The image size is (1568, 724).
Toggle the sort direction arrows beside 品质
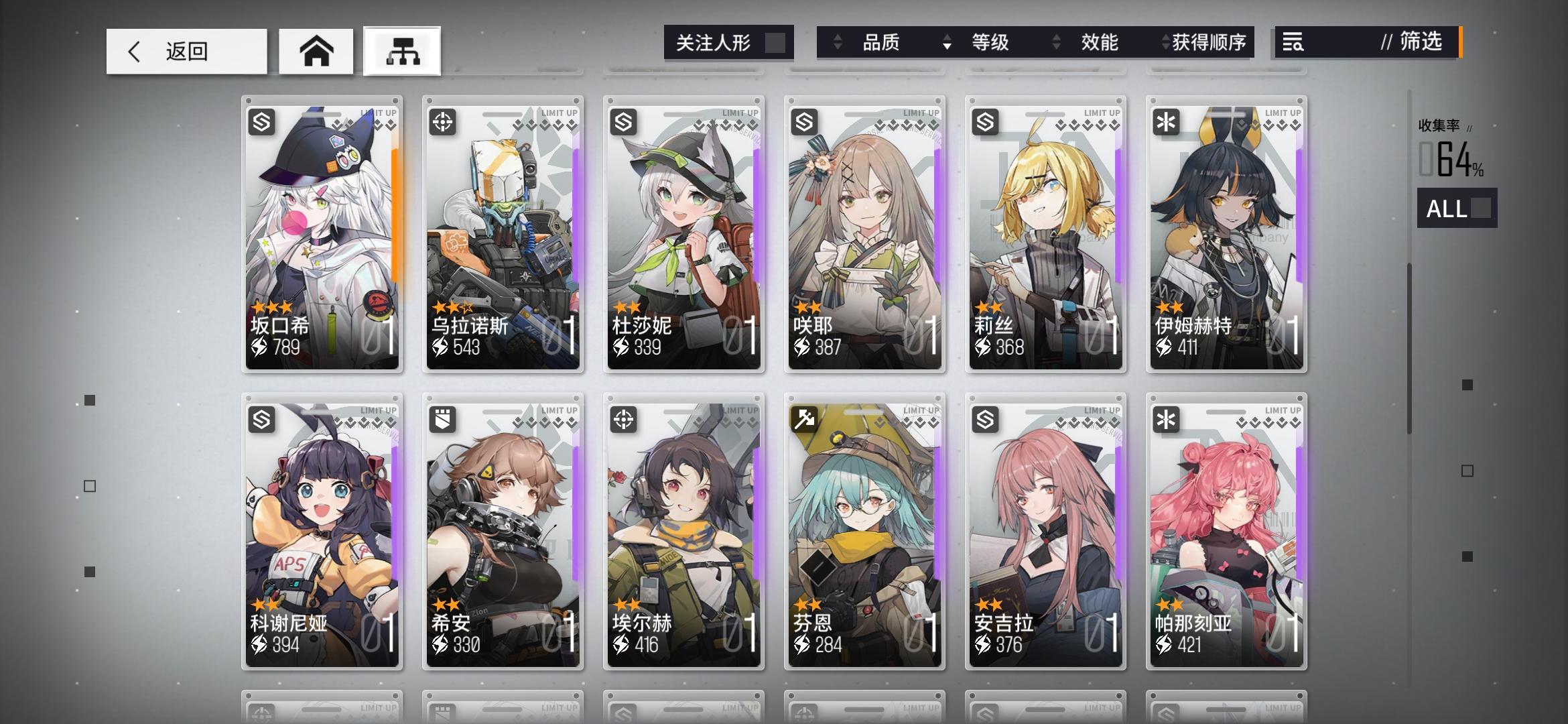pyautogui.click(x=836, y=43)
